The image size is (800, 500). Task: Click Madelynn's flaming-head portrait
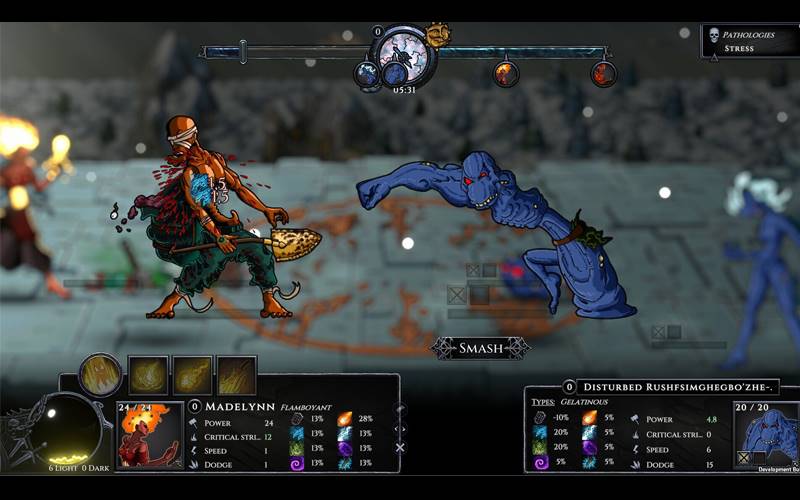(x=150, y=436)
